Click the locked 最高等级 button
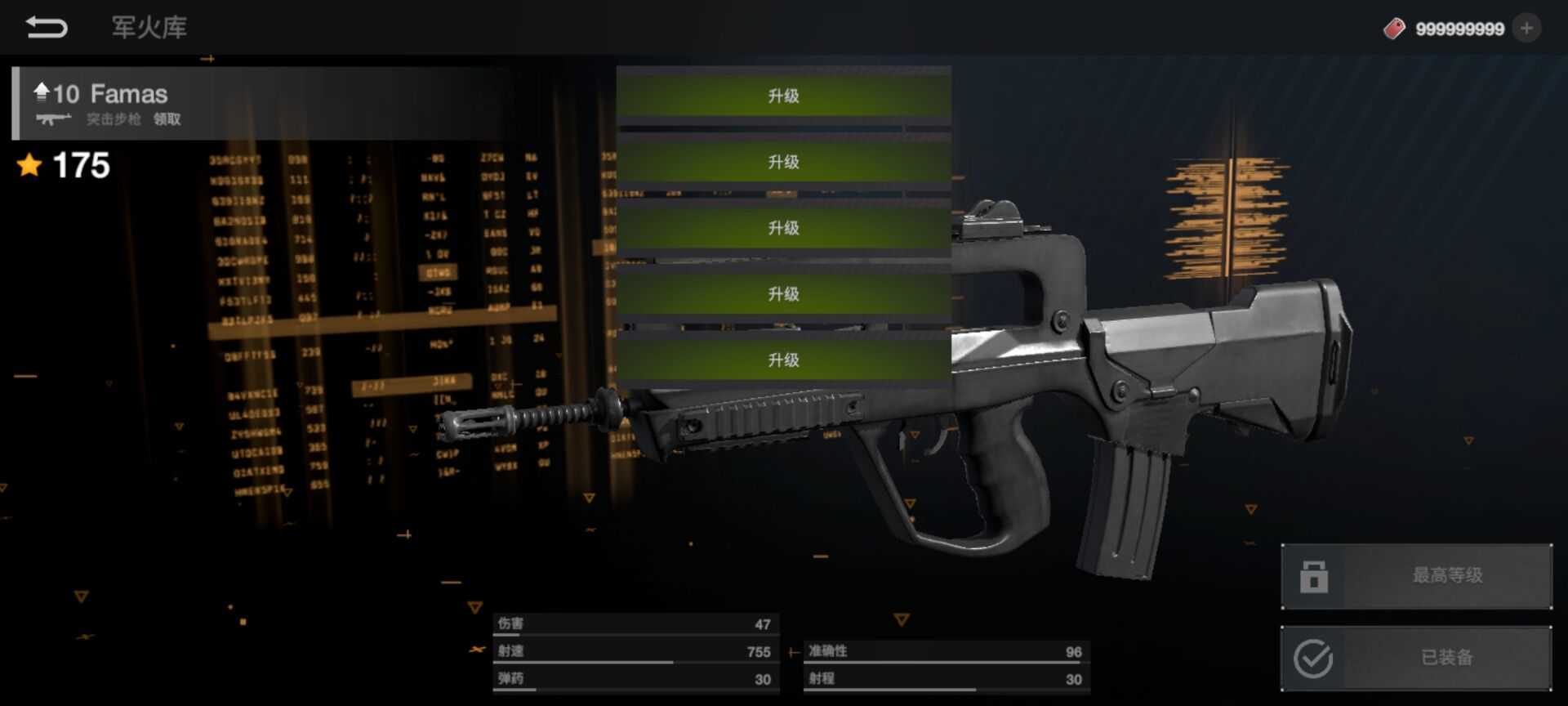The image size is (1568, 706). point(1416,576)
